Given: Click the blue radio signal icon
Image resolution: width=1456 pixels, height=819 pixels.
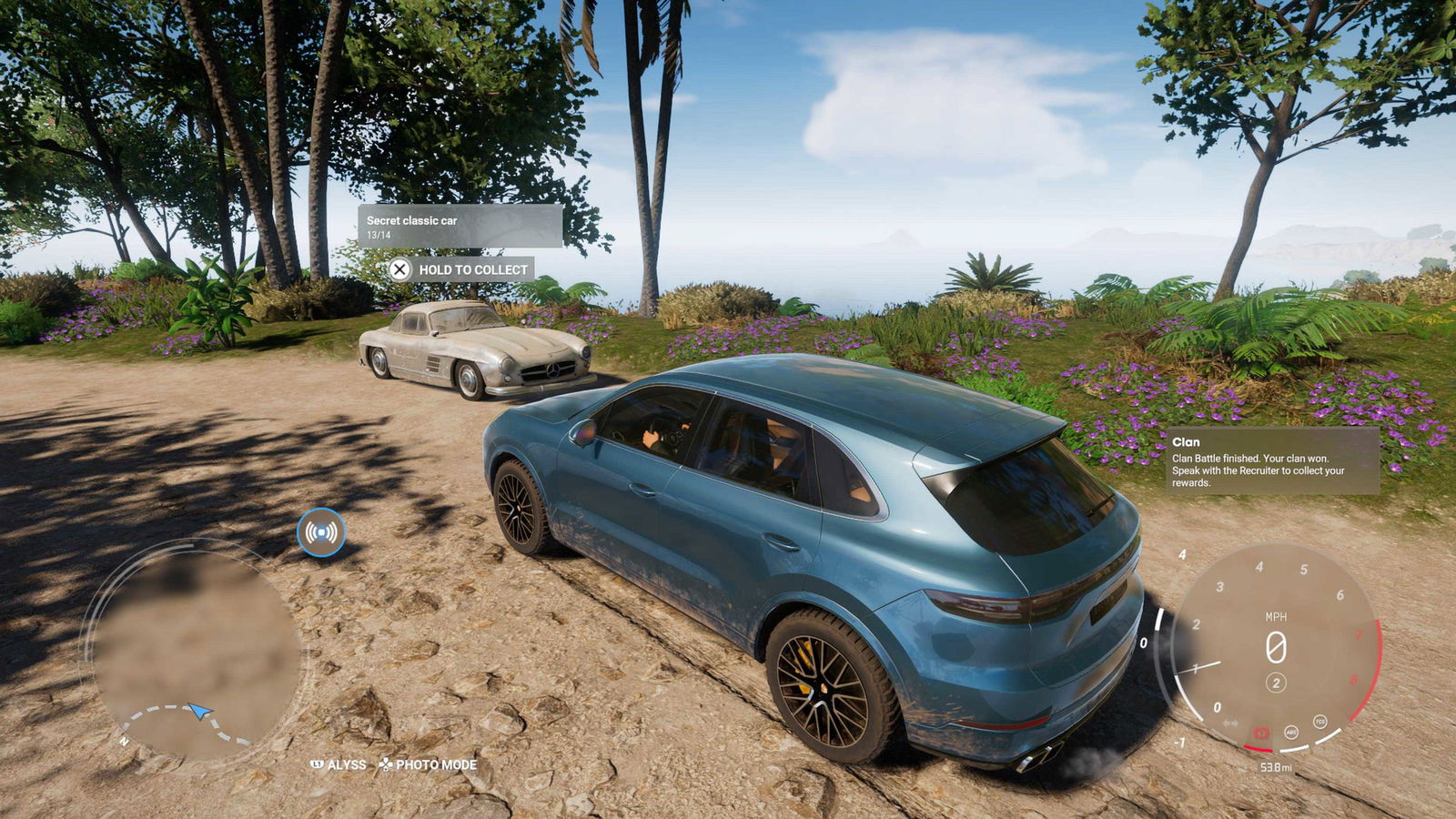Looking at the screenshot, I should click(321, 532).
